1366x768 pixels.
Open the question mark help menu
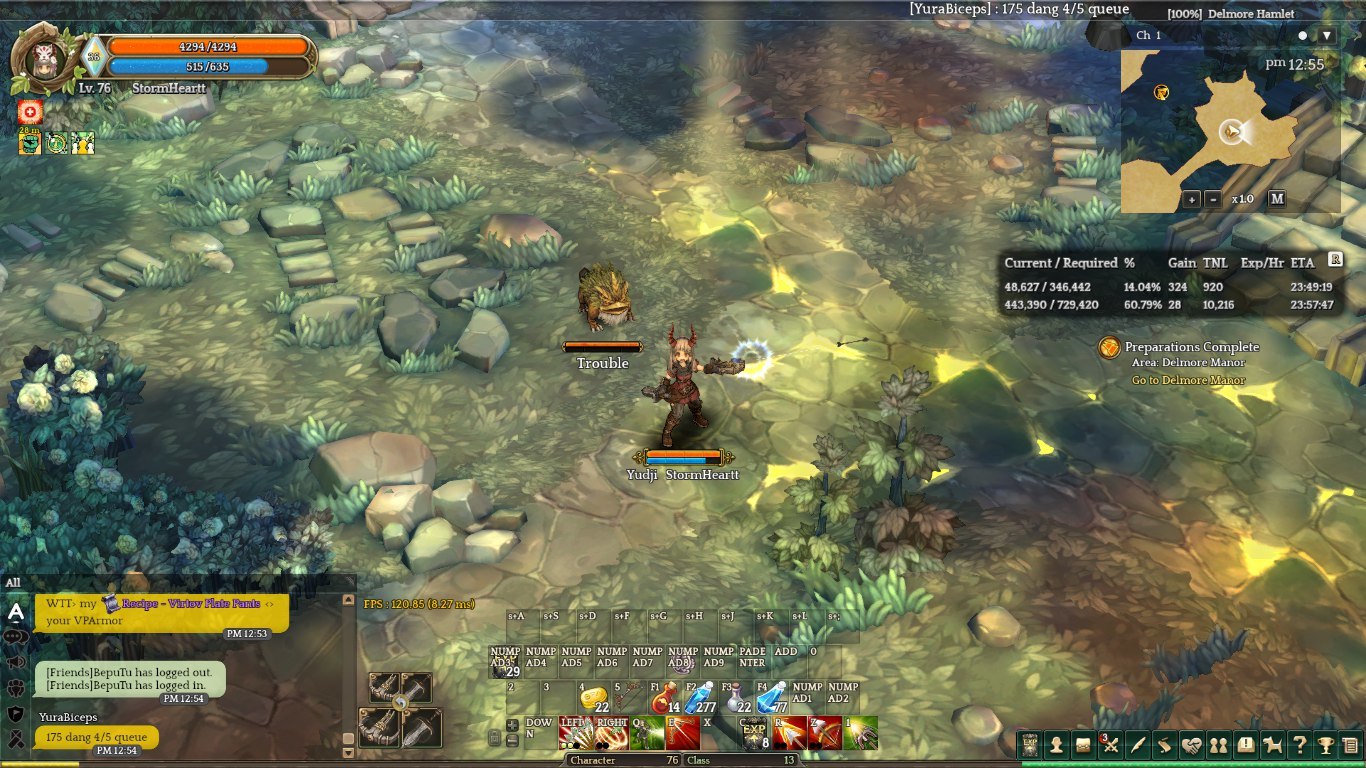(1299, 745)
